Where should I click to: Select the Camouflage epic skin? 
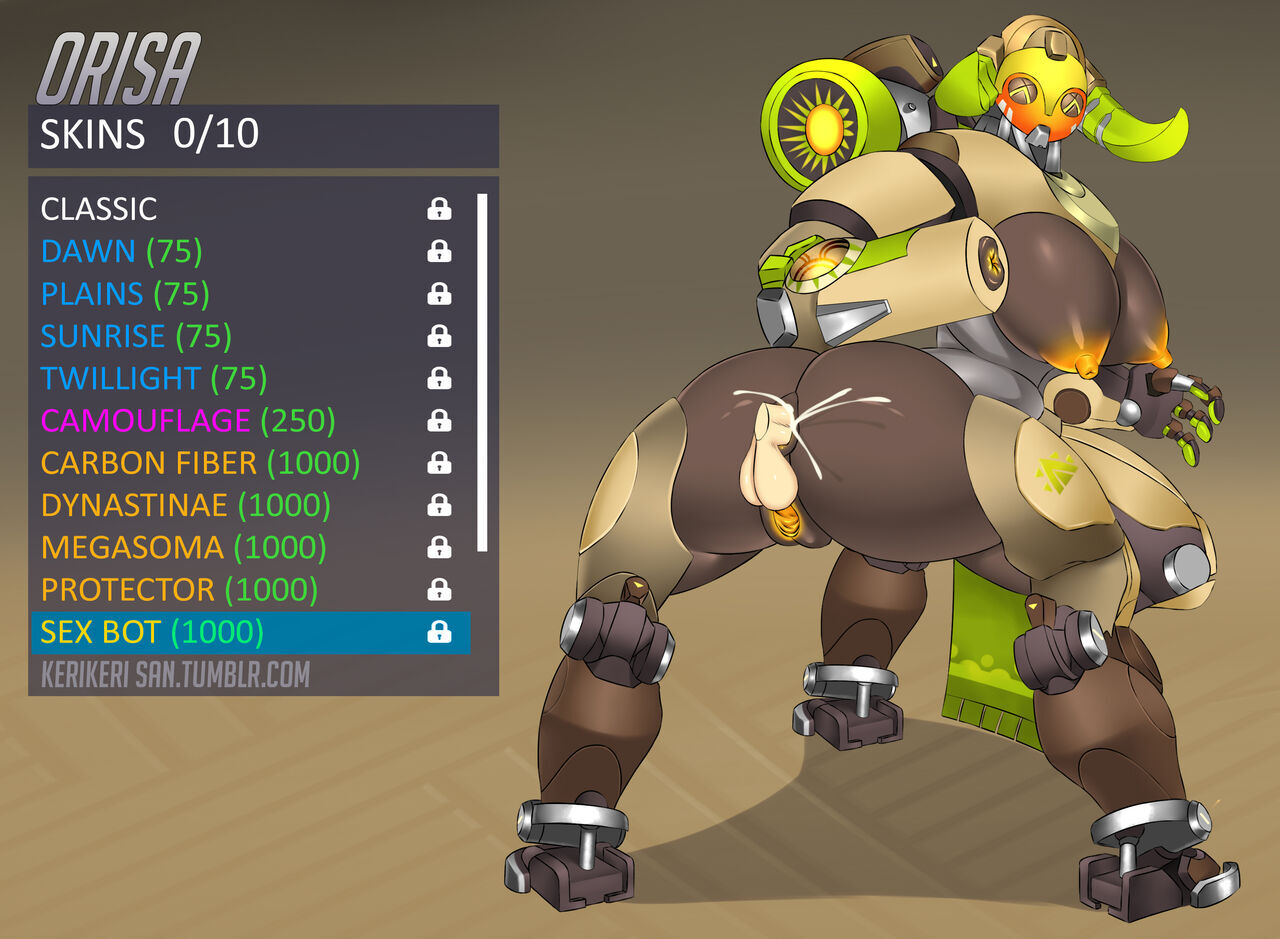(188, 421)
